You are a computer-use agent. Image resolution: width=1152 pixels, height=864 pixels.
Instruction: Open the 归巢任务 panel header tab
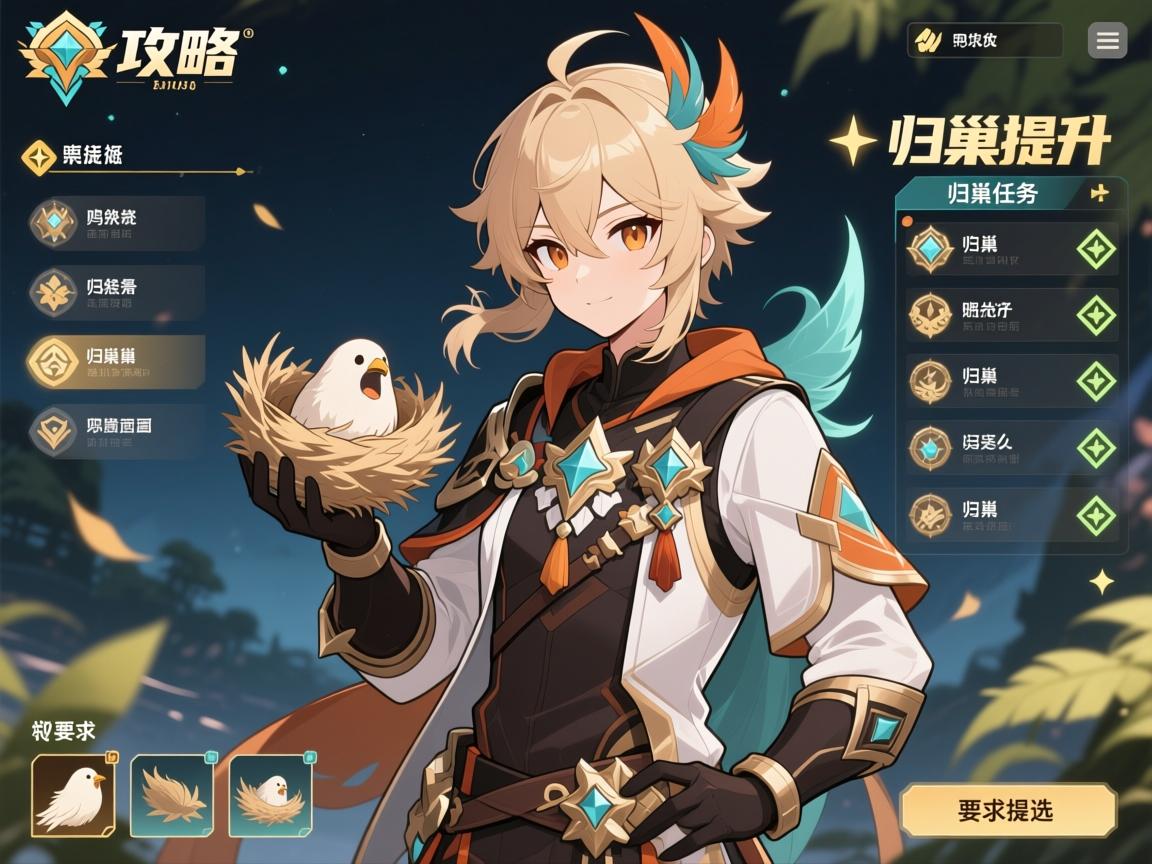click(x=992, y=193)
